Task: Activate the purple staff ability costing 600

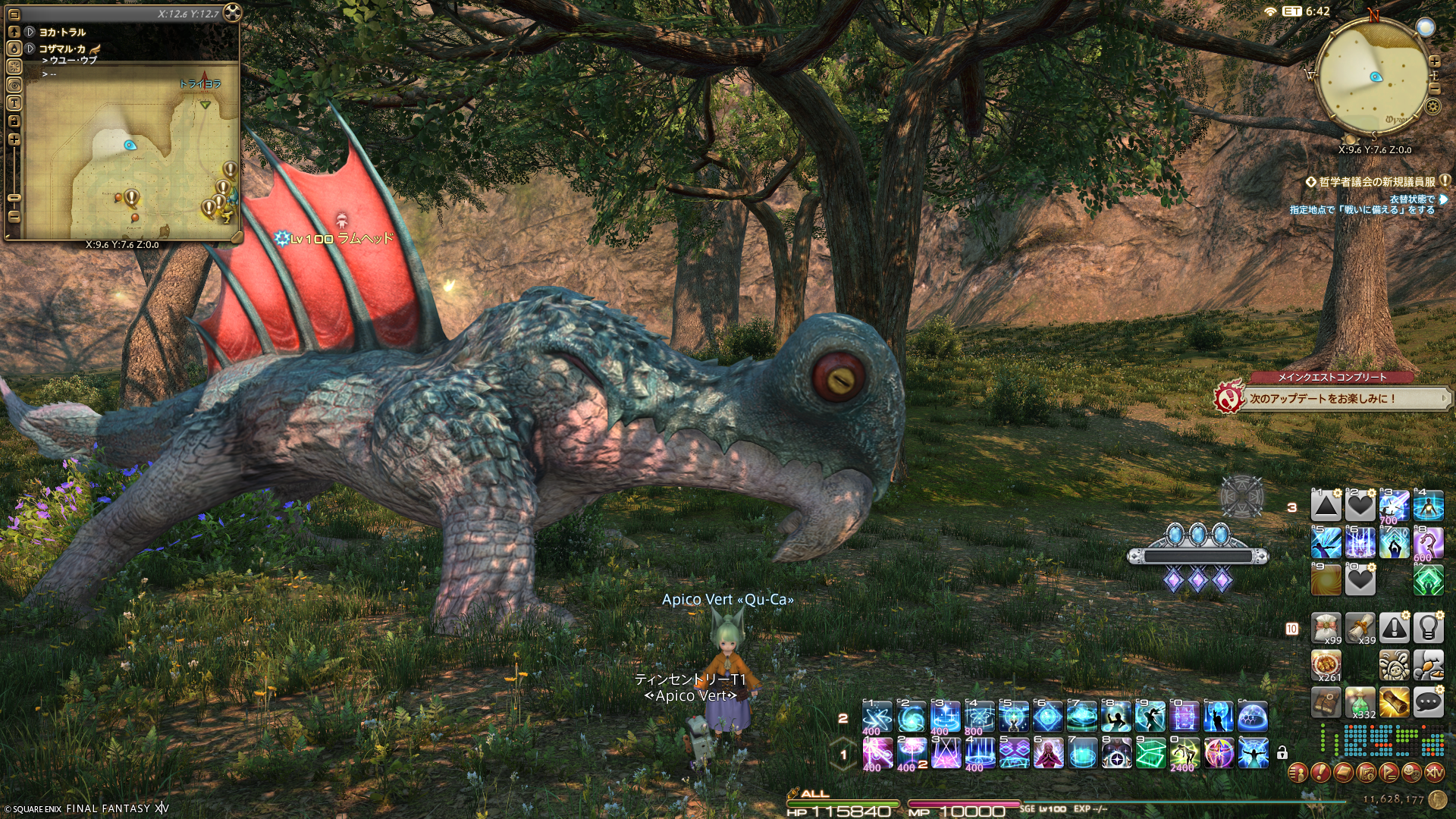Action: click(x=1428, y=543)
